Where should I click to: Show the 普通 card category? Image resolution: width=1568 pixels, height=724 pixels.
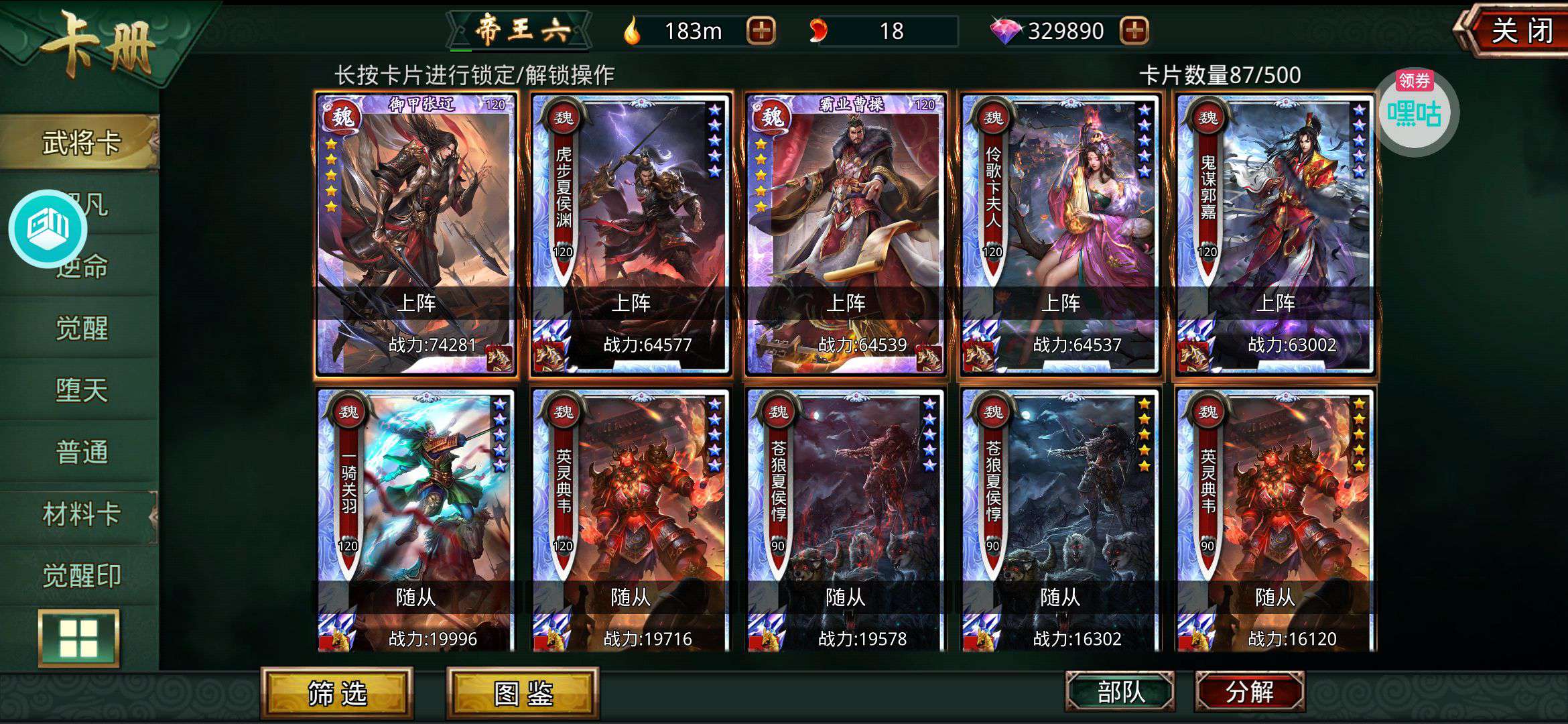(80, 452)
